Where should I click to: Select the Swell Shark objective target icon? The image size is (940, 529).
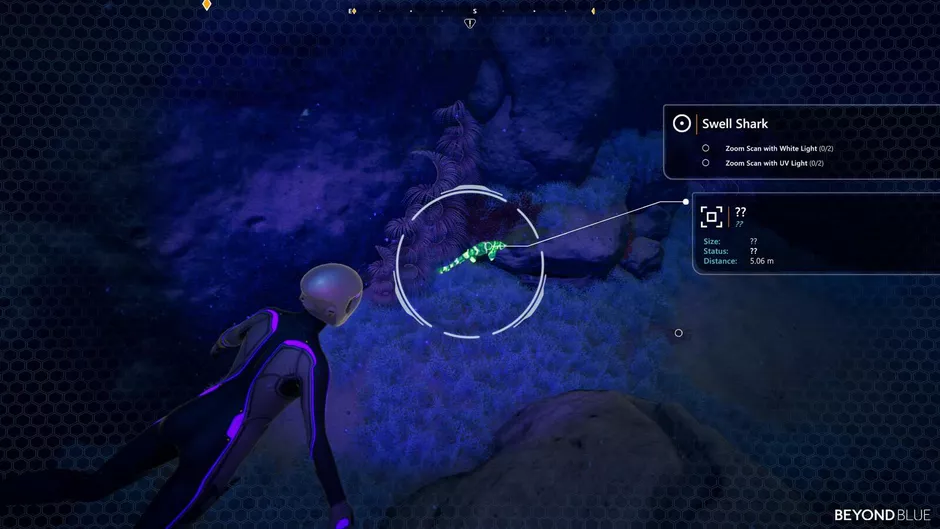682,123
